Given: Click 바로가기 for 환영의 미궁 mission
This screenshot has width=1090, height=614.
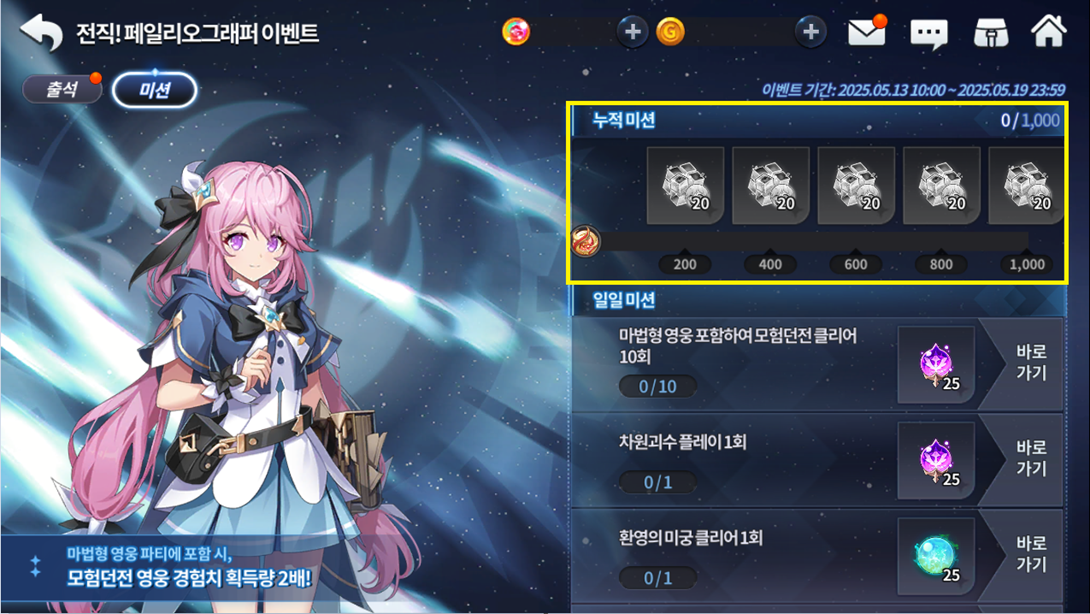Looking at the screenshot, I should click(x=1030, y=553).
